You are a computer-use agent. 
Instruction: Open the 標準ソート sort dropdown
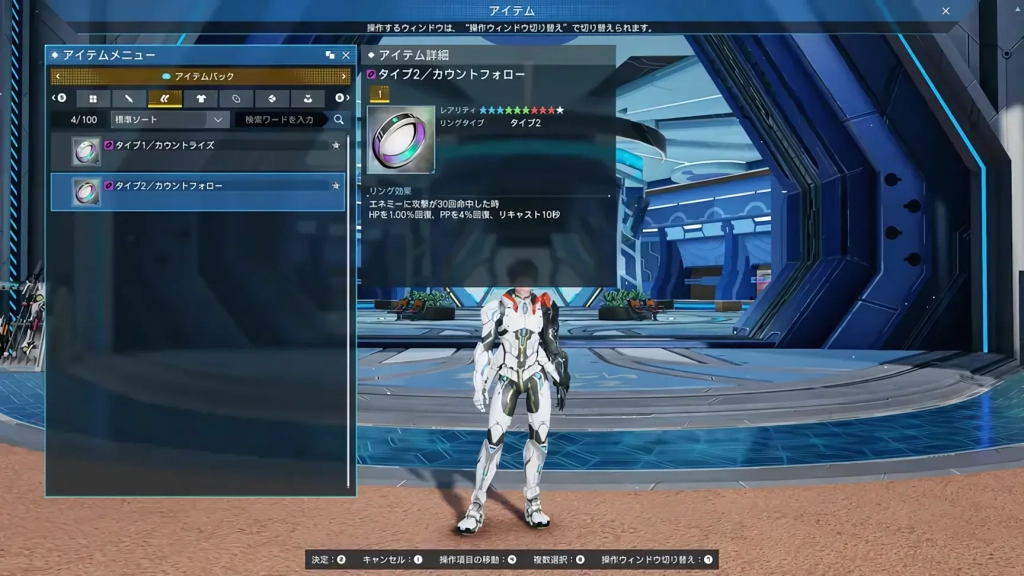tap(170, 120)
